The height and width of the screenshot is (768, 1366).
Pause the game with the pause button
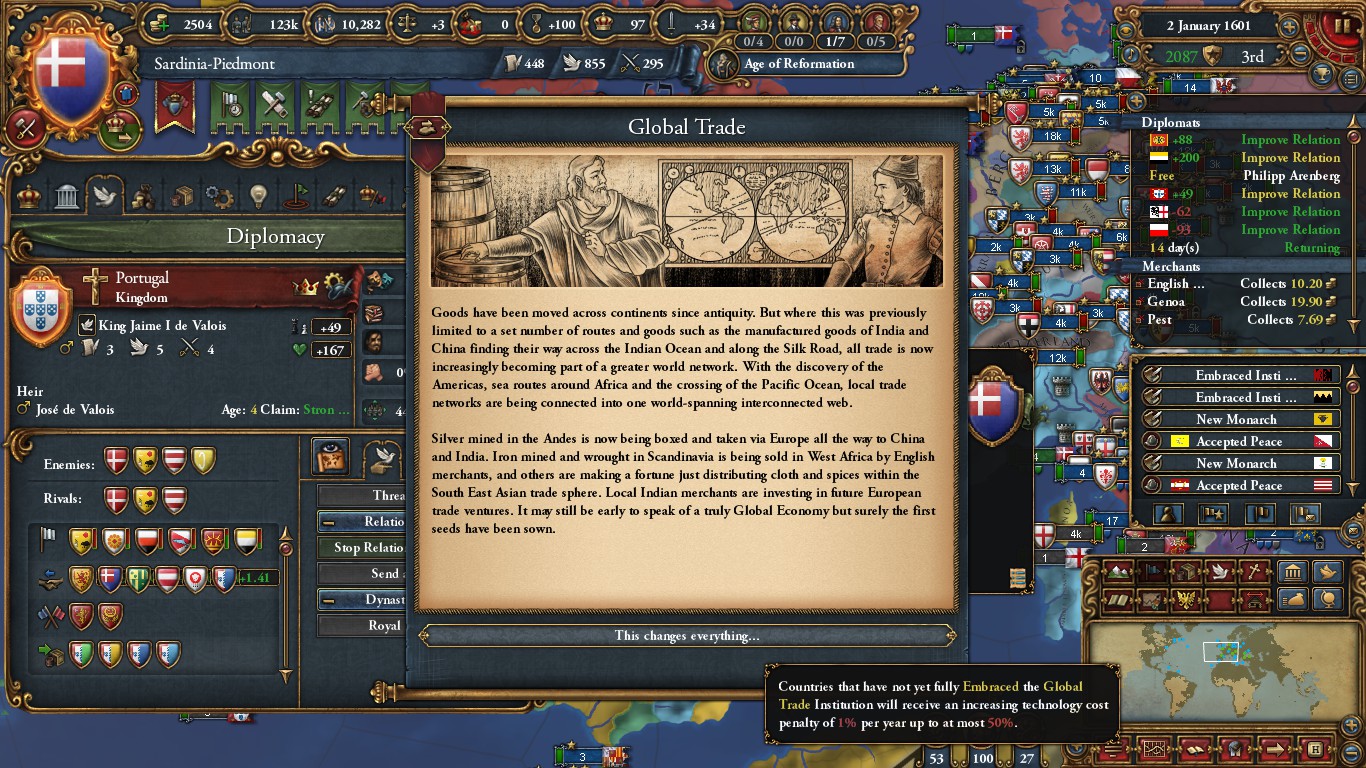(1337, 26)
